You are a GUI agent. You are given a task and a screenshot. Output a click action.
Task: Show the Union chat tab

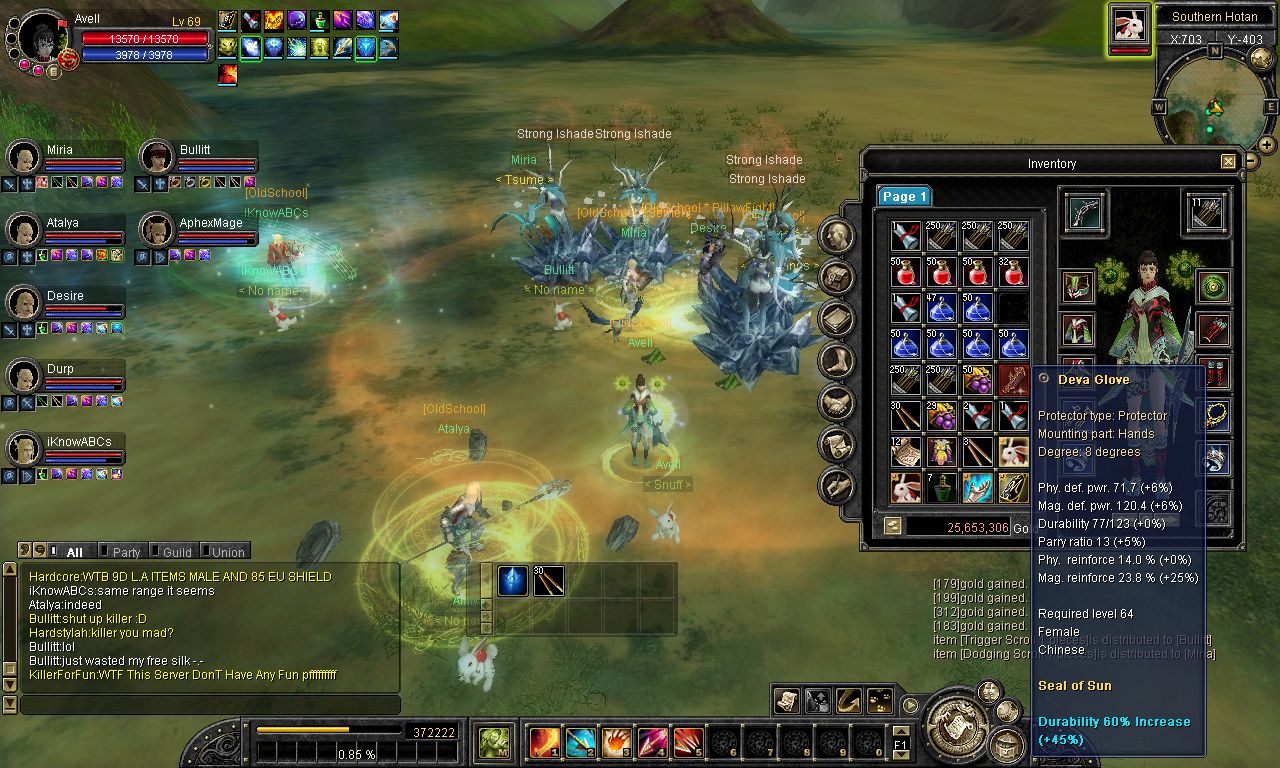pyautogui.click(x=227, y=552)
